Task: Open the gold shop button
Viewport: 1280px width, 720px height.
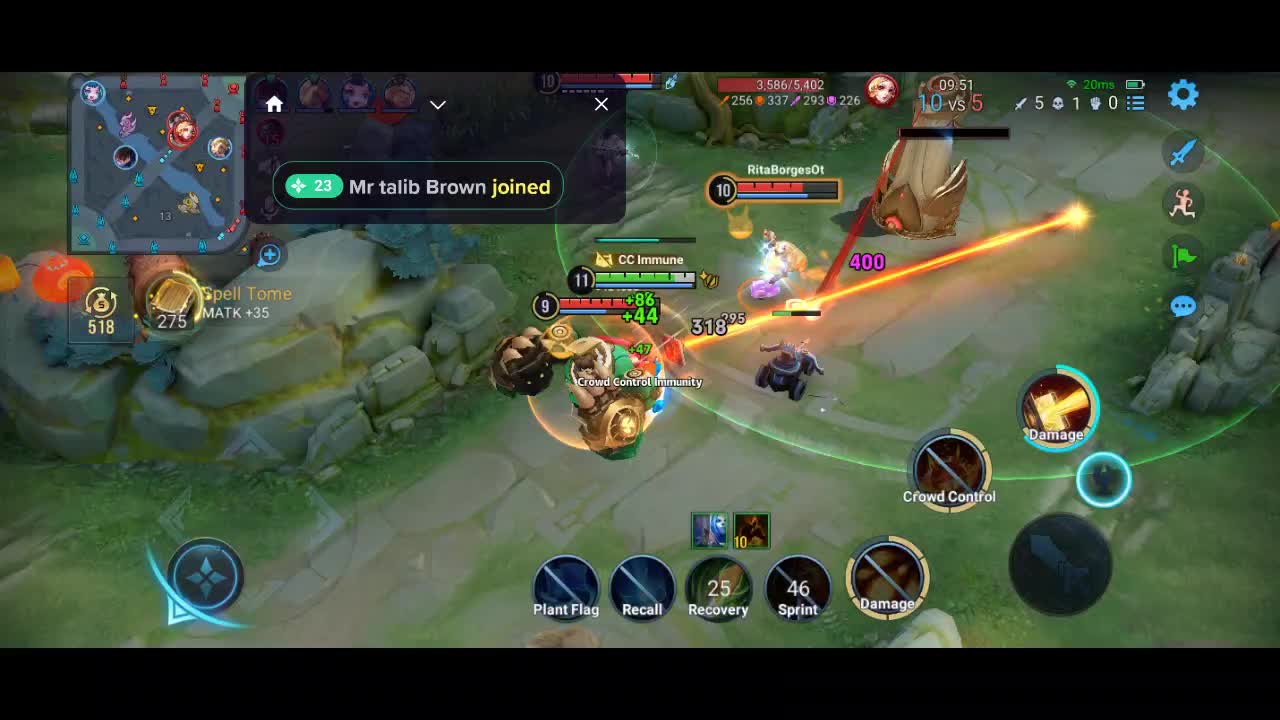Action: (101, 309)
